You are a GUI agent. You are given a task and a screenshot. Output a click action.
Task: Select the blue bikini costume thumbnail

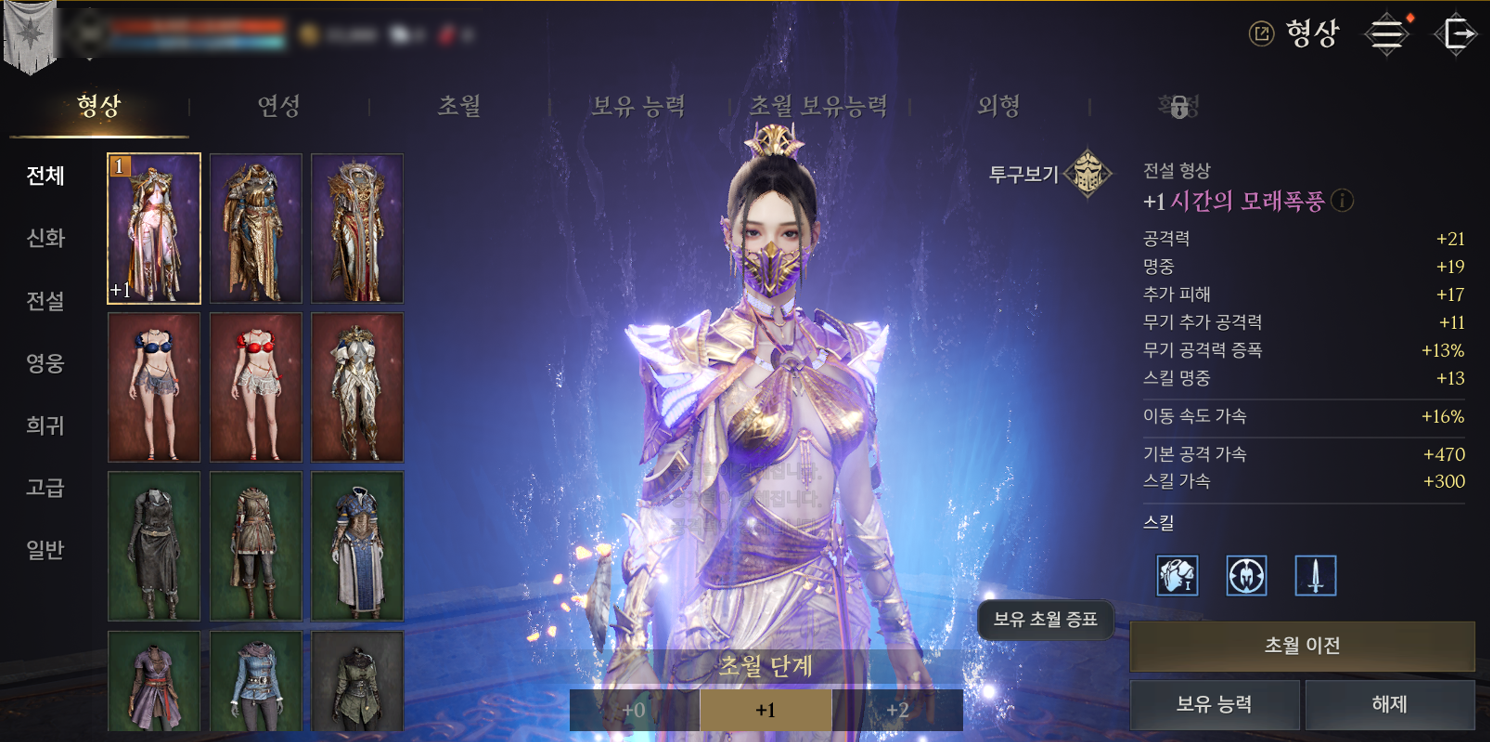(x=154, y=387)
